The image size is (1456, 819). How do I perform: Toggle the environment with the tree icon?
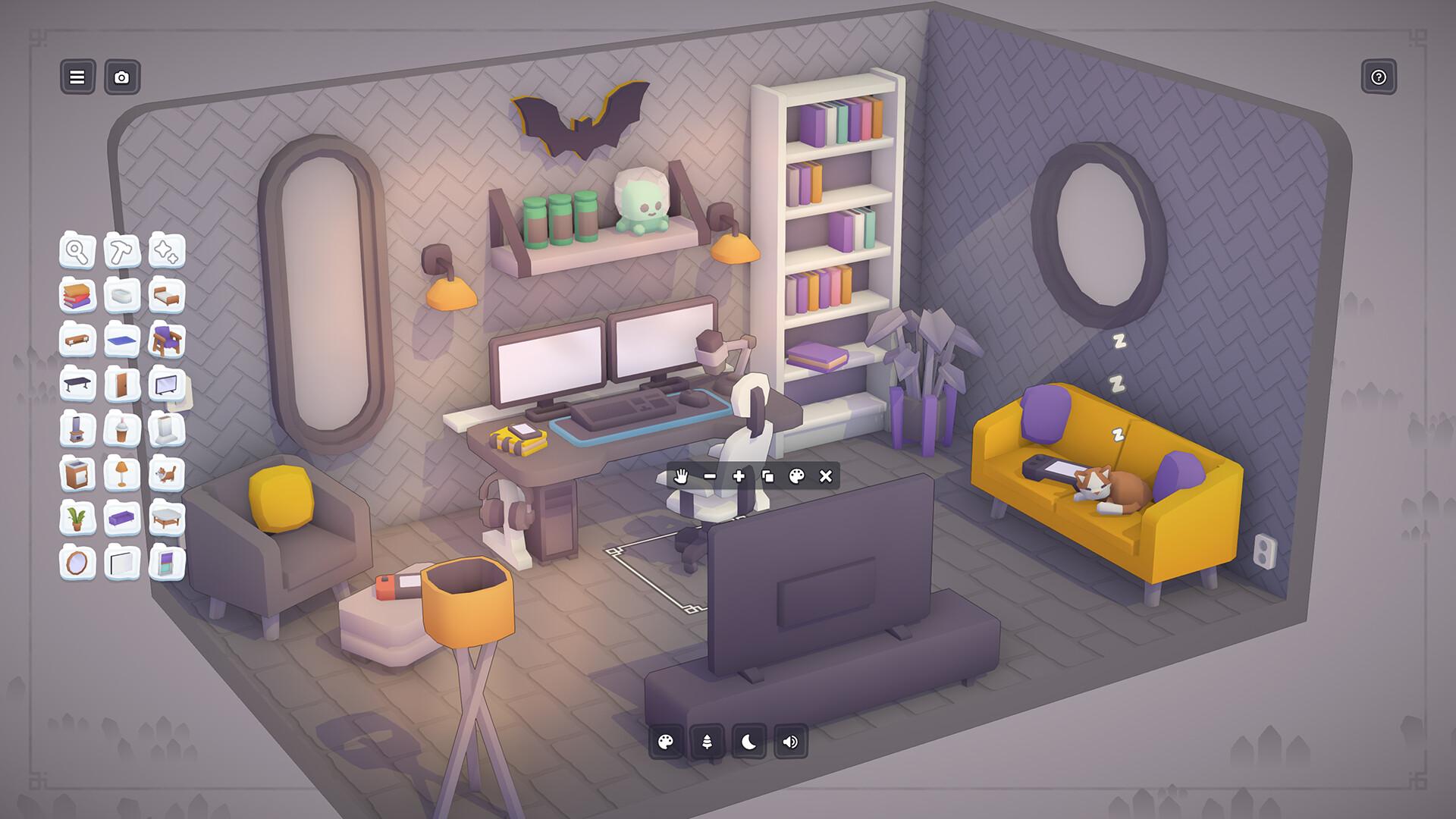tap(704, 744)
